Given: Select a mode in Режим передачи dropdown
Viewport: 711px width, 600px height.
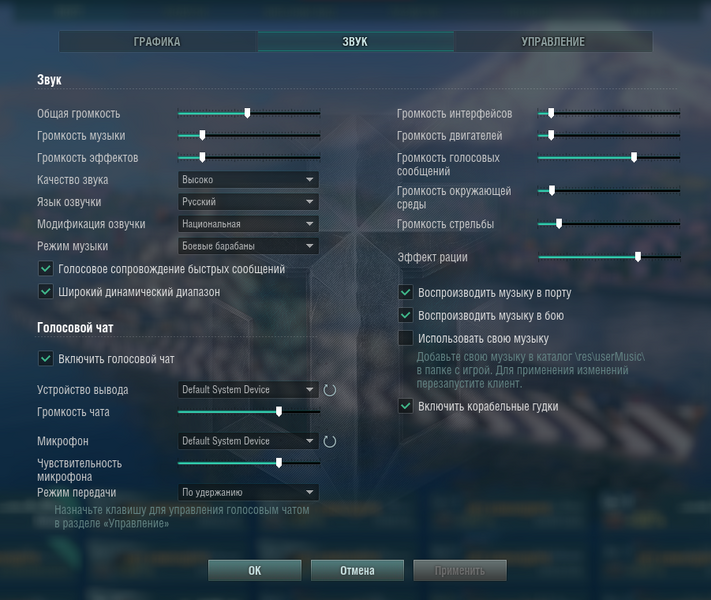Looking at the screenshot, I should click(x=248, y=492).
